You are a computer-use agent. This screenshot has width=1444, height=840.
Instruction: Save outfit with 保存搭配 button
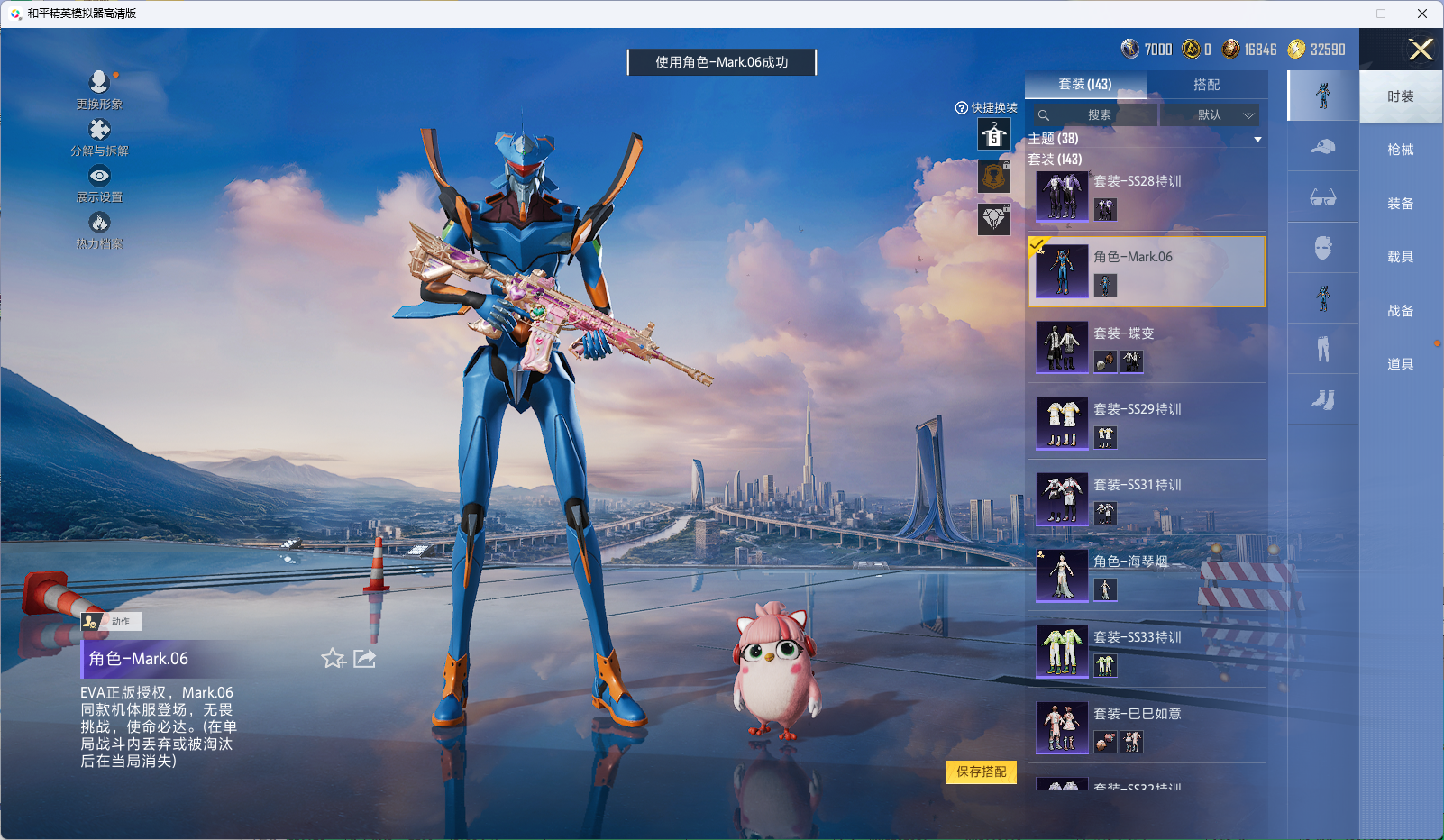[981, 772]
